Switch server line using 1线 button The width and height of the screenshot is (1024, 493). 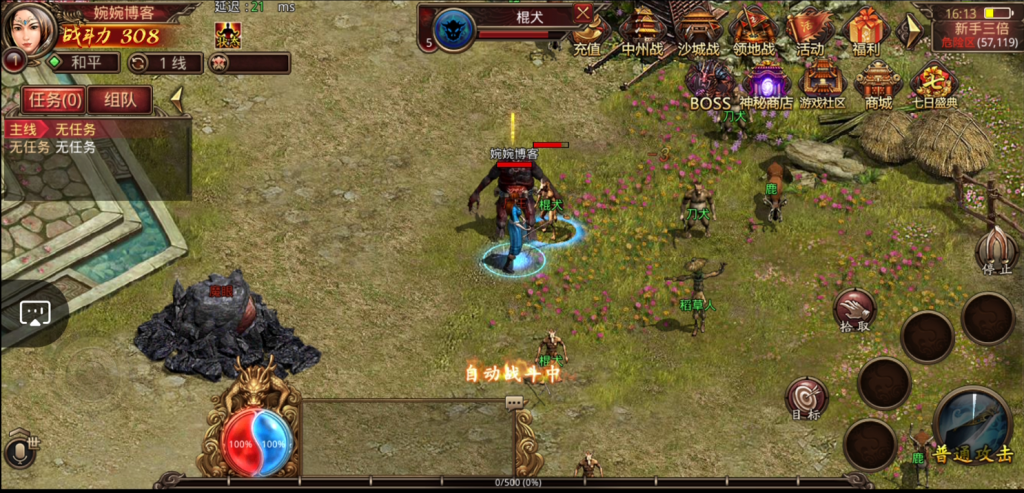point(166,62)
